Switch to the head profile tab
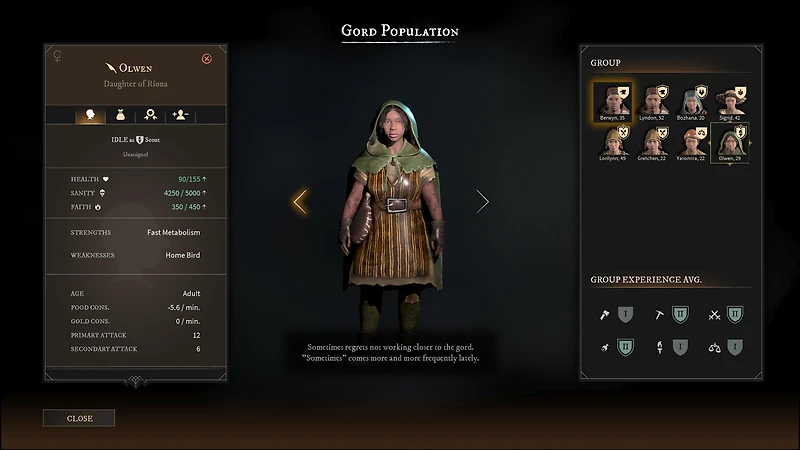The width and height of the screenshot is (800, 450). (x=91, y=116)
